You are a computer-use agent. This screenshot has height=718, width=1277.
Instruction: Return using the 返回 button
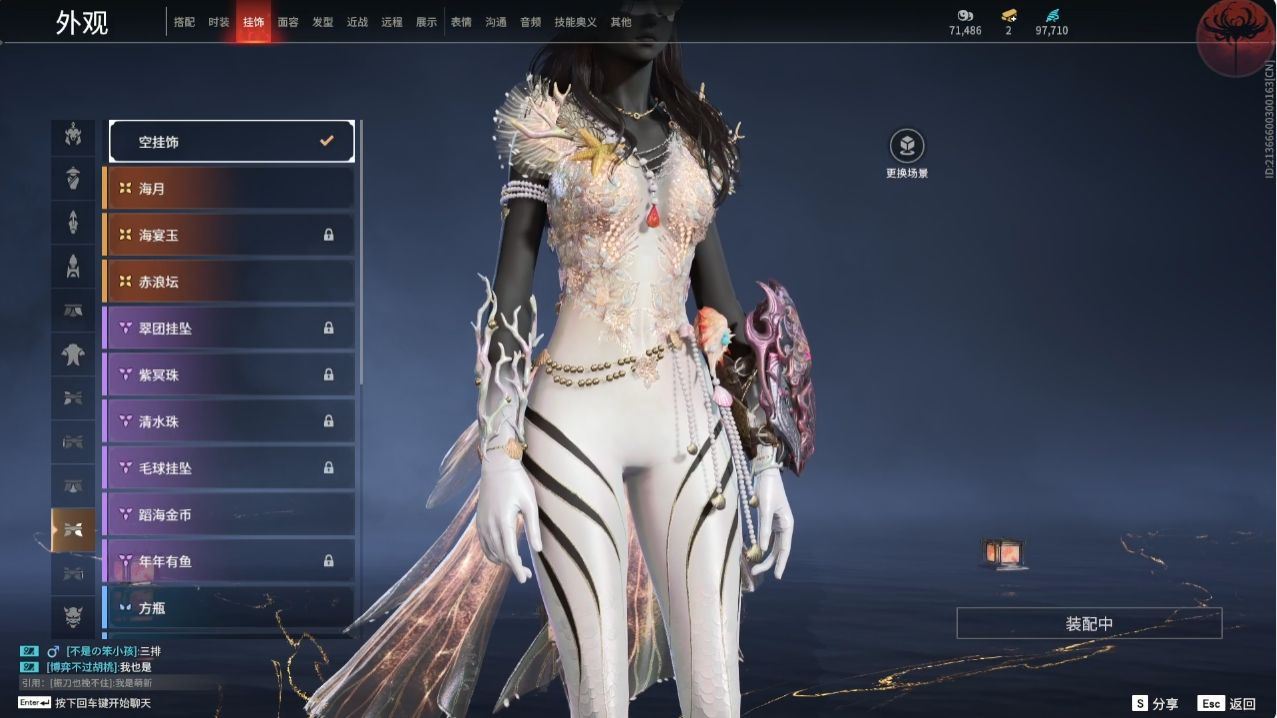(x=1228, y=704)
